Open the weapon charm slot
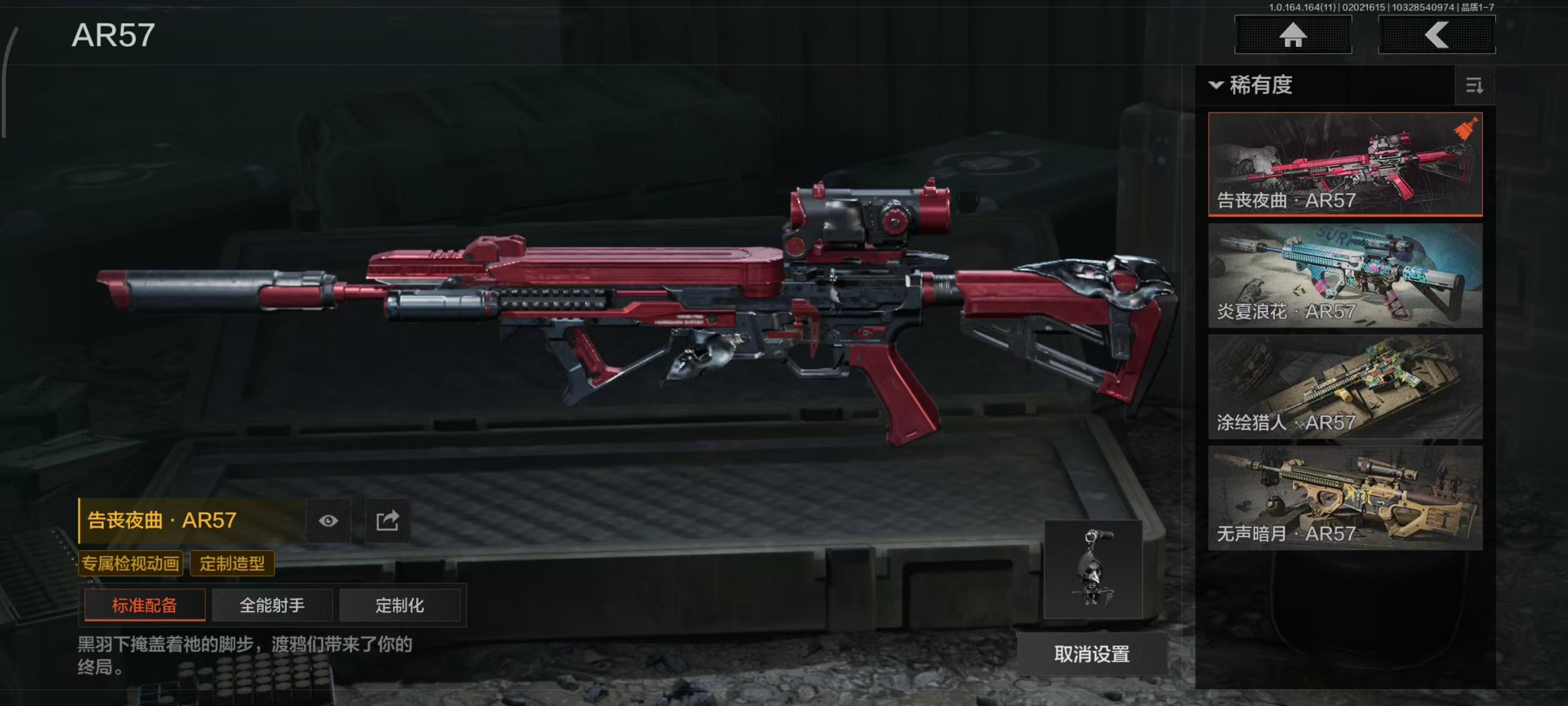 pos(1093,568)
